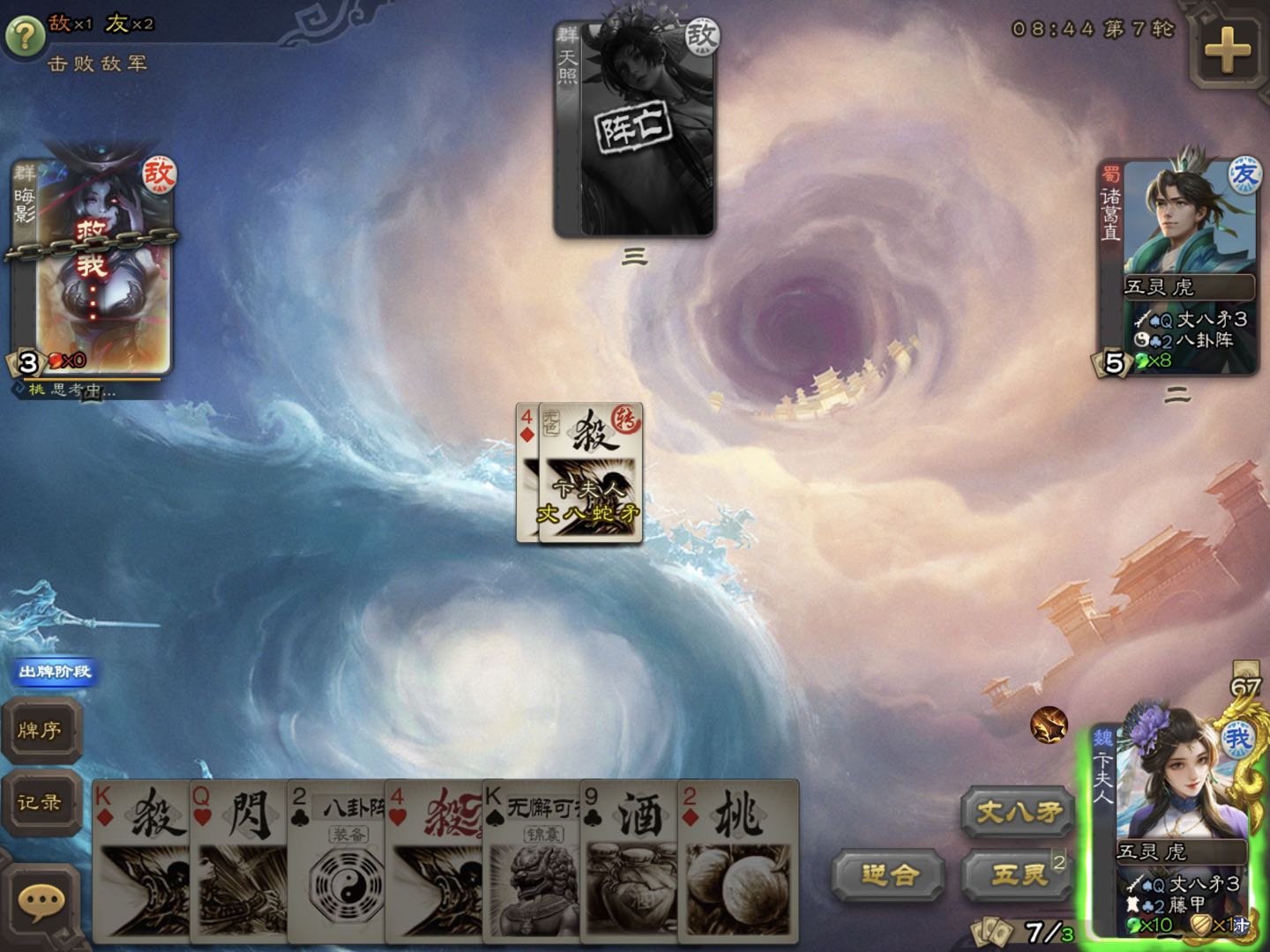Activate the 丈八矛 weapon skill
The height and width of the screenshot is (952, 1270).
1017,811
